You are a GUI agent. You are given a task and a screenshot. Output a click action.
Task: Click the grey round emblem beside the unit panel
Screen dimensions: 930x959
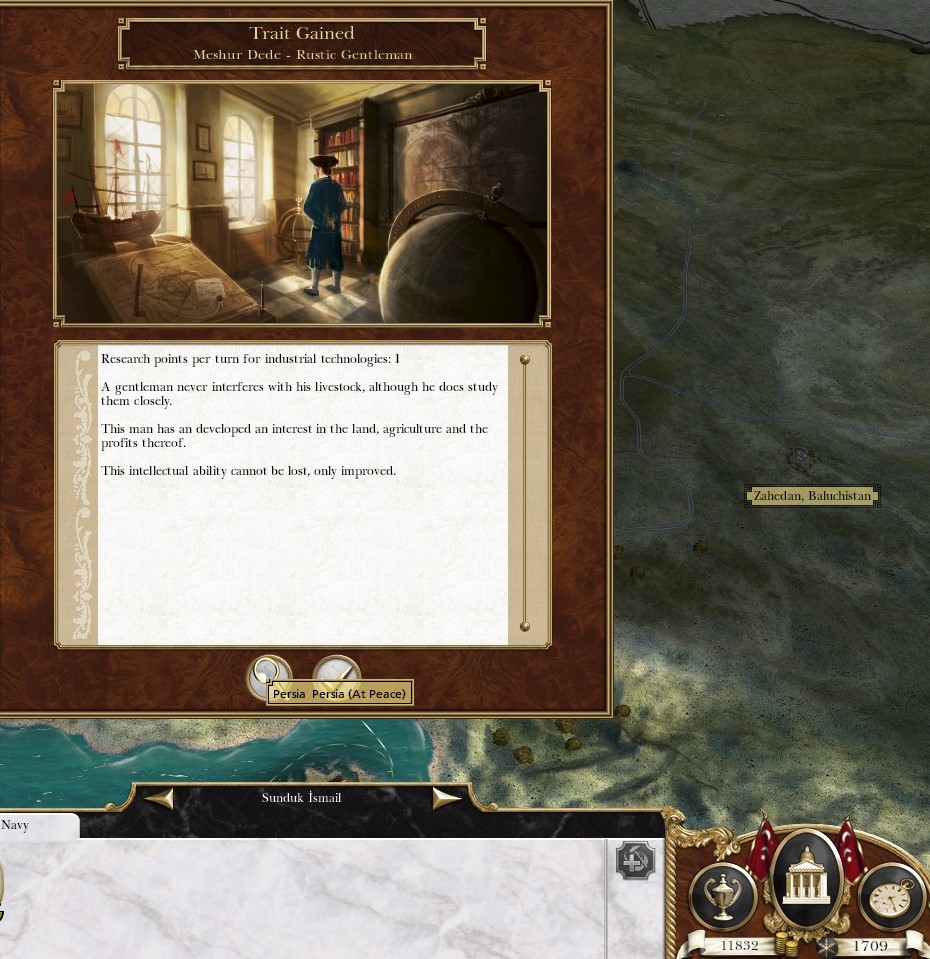click(635, 861)
